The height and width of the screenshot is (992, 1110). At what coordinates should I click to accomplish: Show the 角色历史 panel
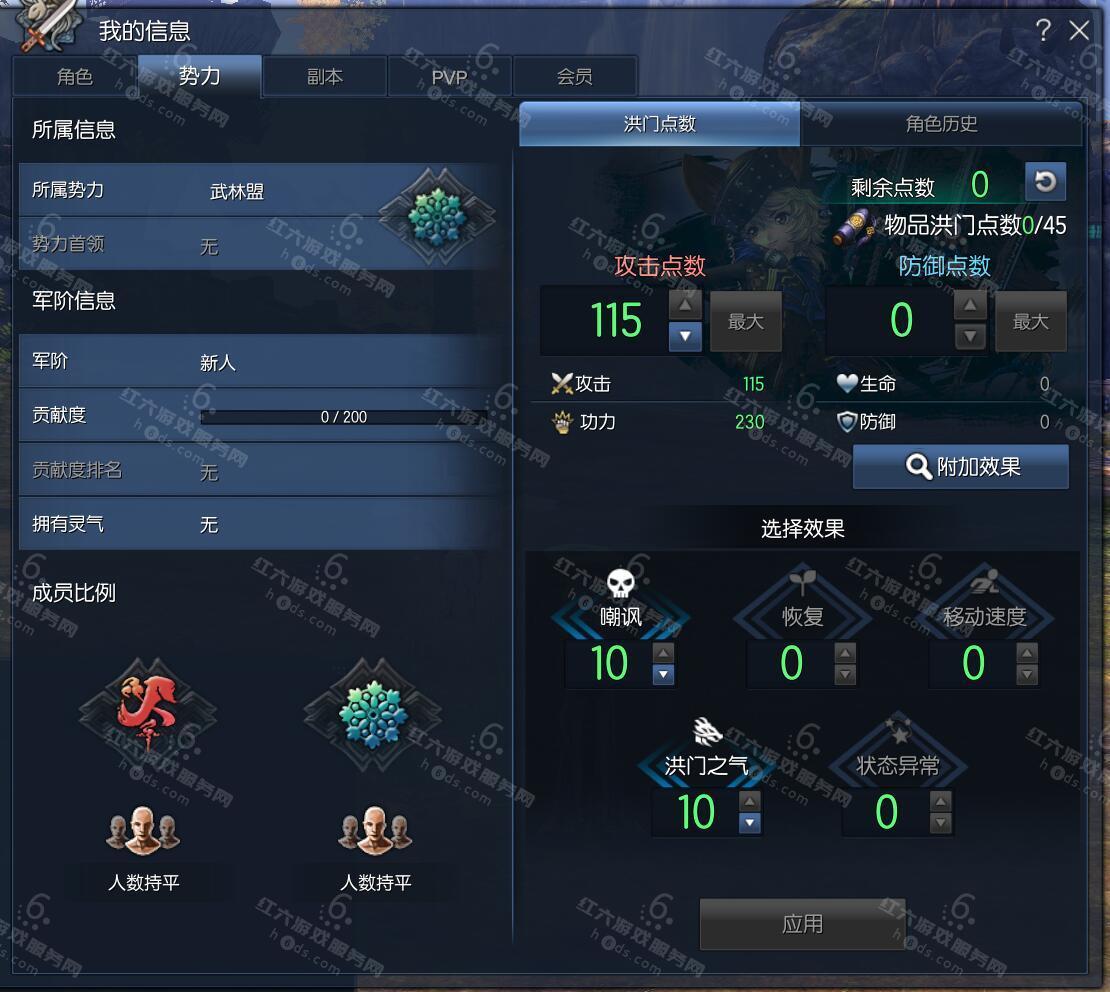pyautogui.click(x=941, y=124)
